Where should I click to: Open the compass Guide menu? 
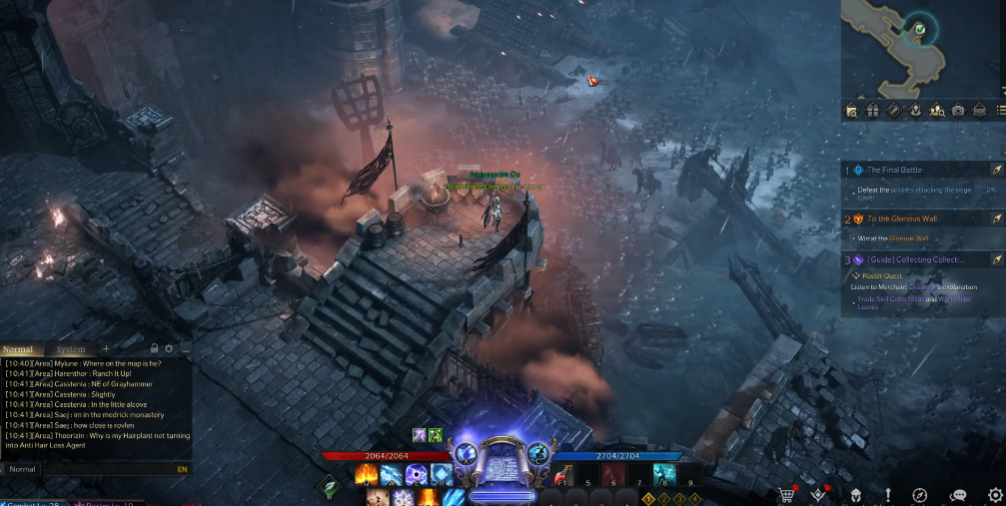[920, 494]
